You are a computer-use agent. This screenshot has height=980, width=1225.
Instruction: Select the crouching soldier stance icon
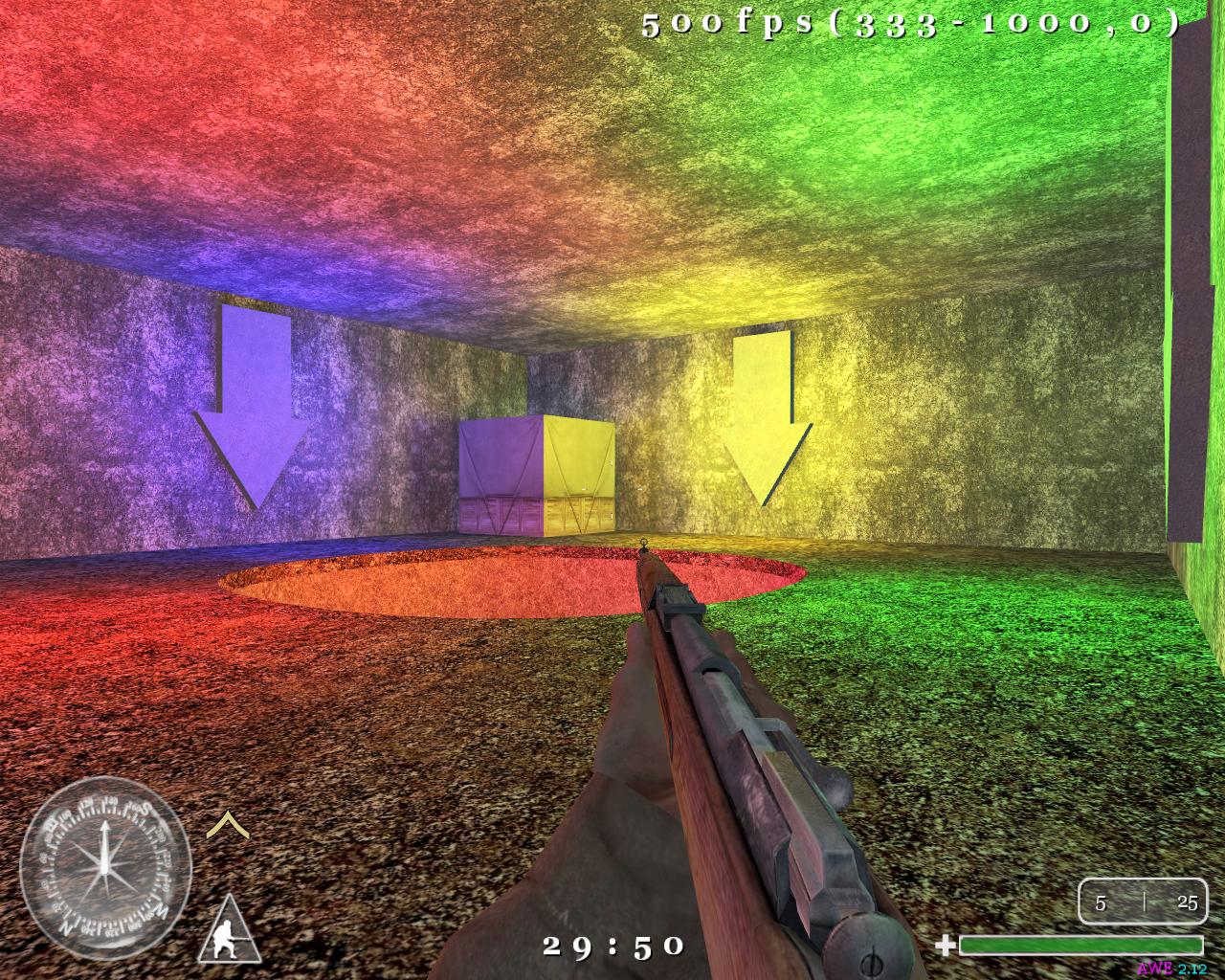tap(230, 931)
